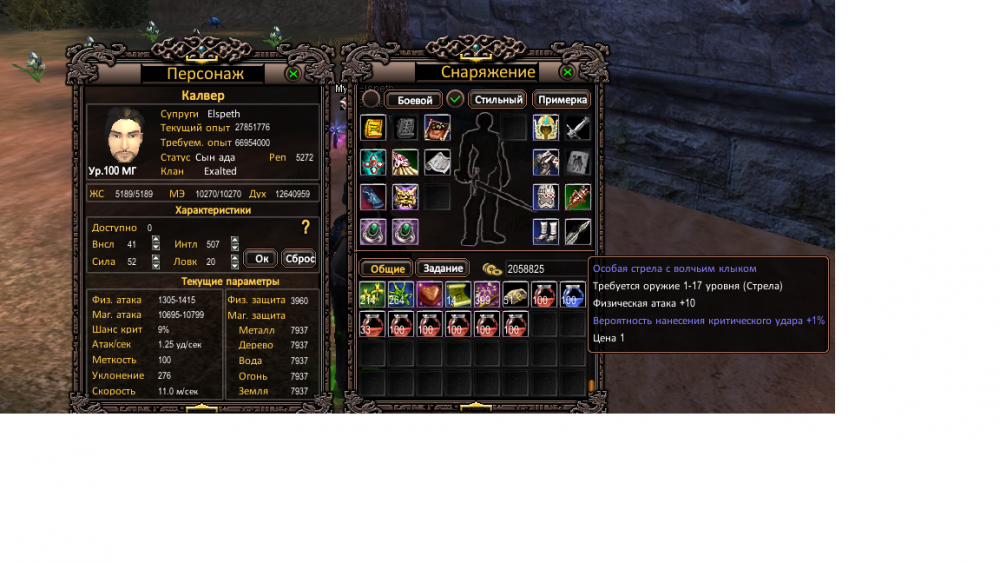
Task: Select the equipped sword weapon slot
Action: [577, 128]
